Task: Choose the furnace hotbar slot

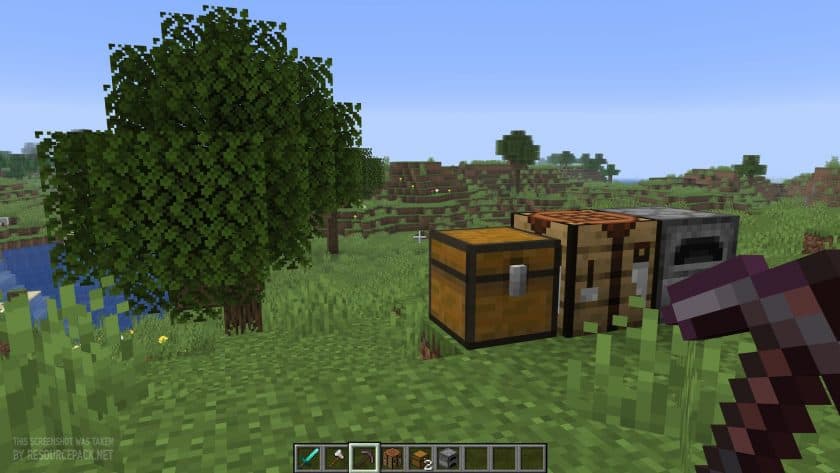Action: click(x=448, y=457)
